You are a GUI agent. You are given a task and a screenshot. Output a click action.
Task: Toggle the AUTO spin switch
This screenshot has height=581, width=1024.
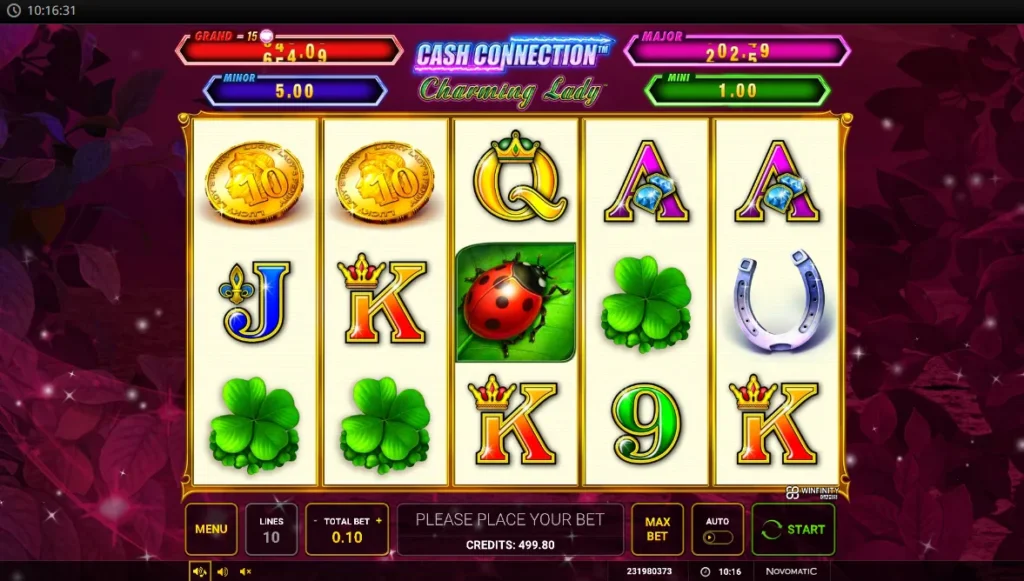tap(717, 536)
